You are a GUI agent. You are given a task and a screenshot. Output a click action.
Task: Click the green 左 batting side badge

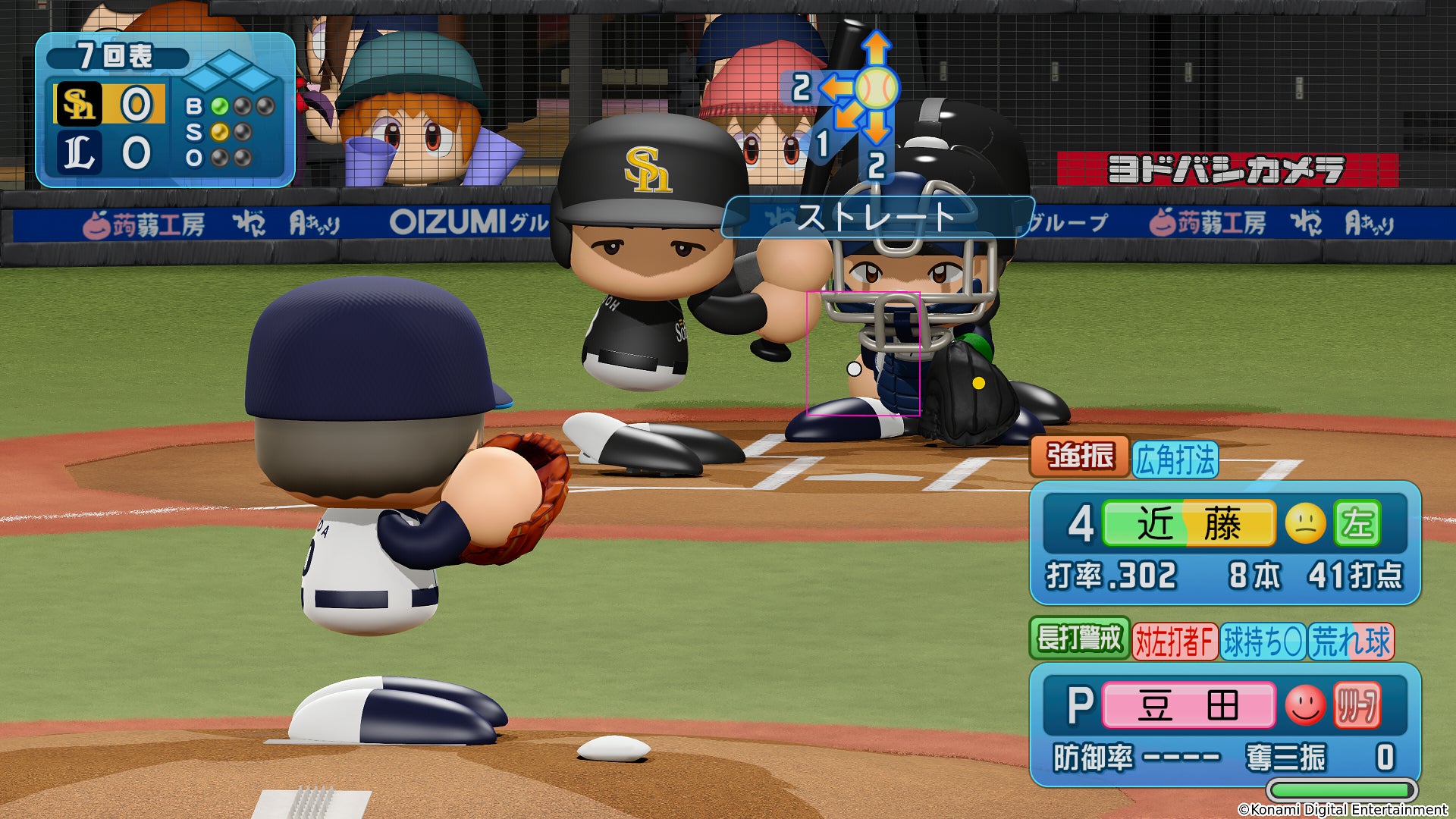click(x=1357, y=524)
